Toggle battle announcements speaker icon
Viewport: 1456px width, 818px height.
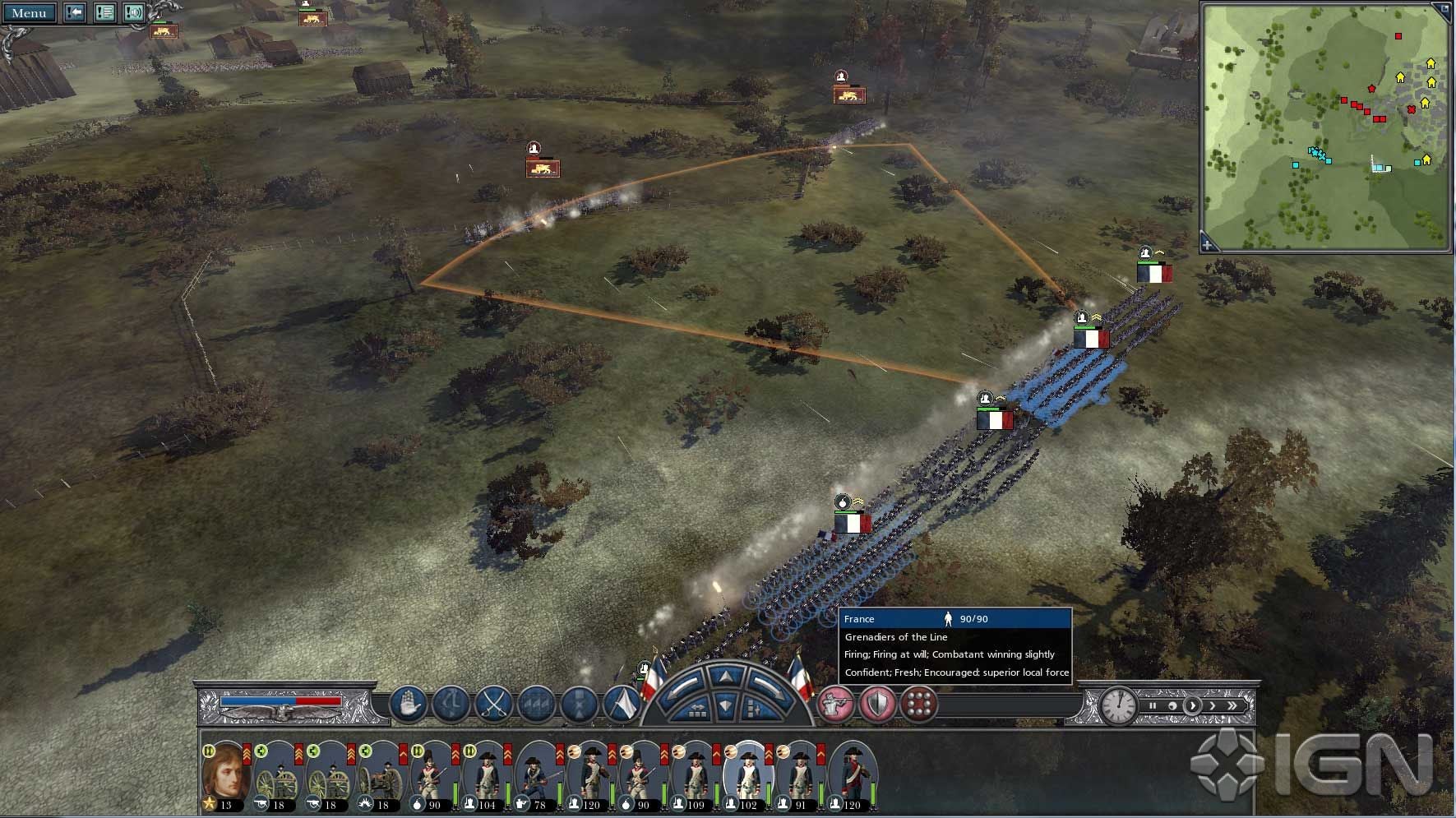(132, 12)
